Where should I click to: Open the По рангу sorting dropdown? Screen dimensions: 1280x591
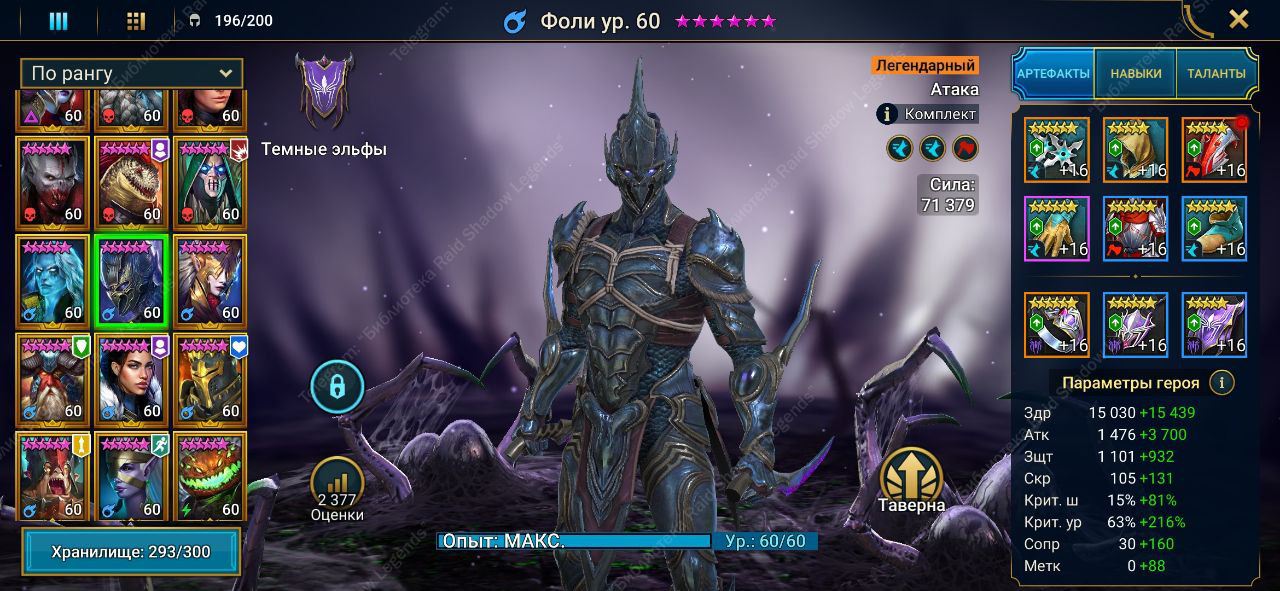(x=131, y=73)
